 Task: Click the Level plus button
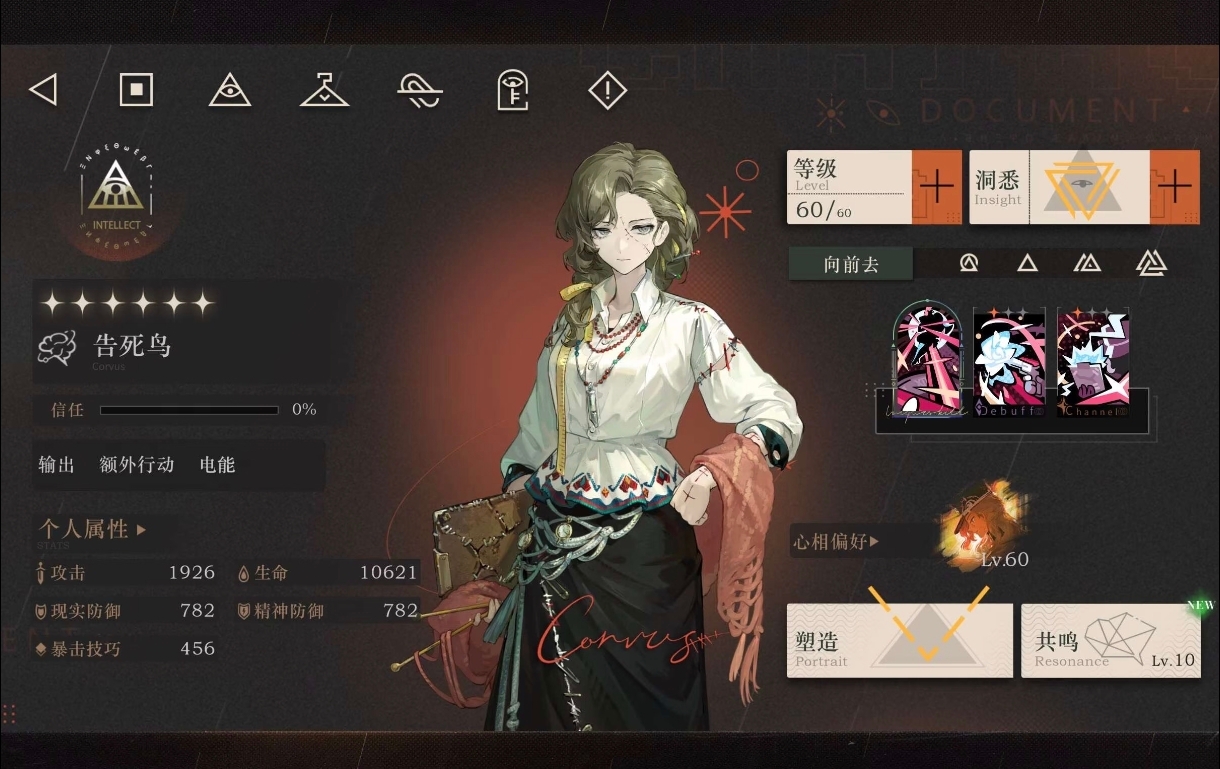tap(936, 187)
